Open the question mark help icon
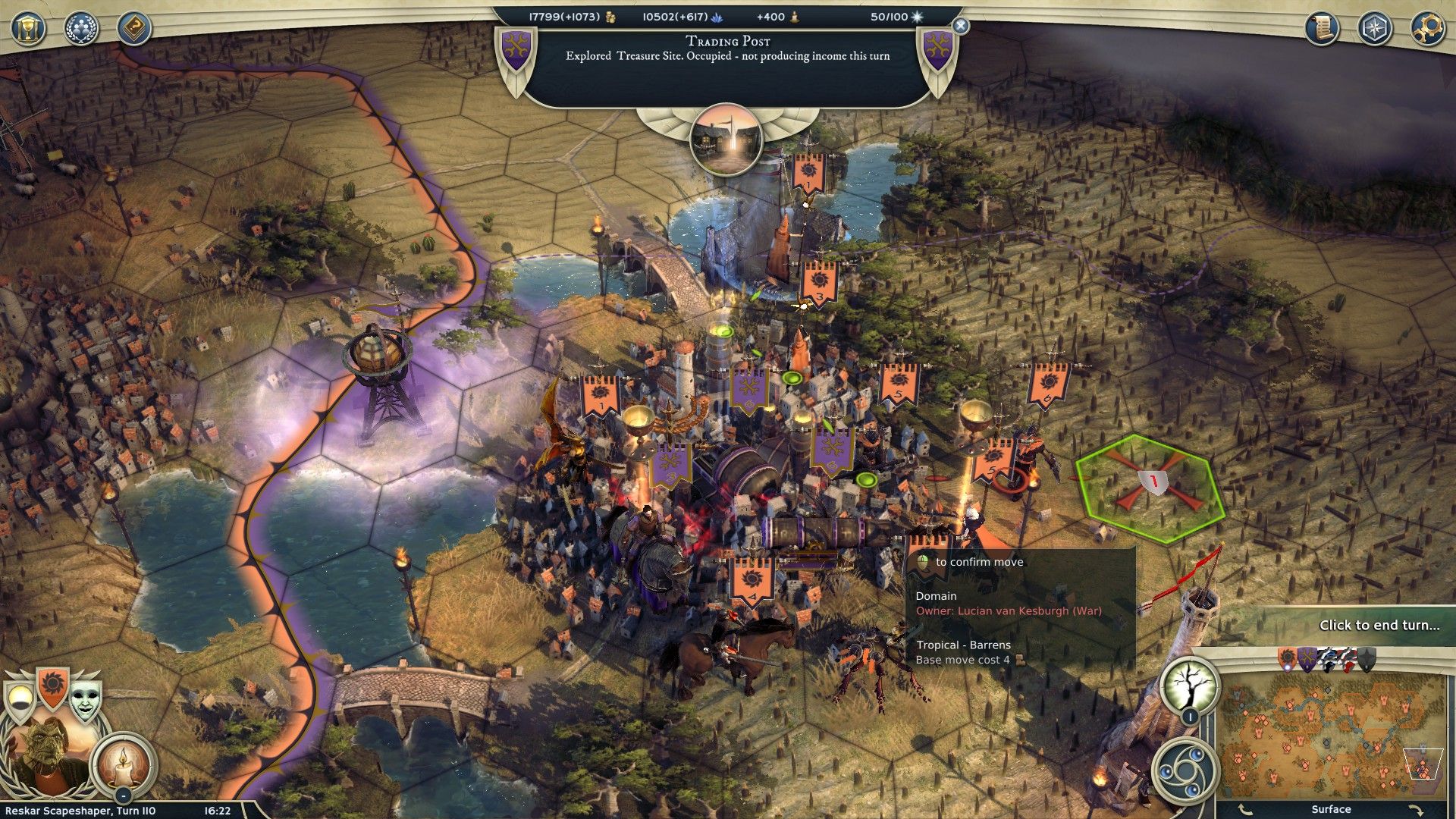The width and height of the screenshot is (1456, 819). coord(134,29)
